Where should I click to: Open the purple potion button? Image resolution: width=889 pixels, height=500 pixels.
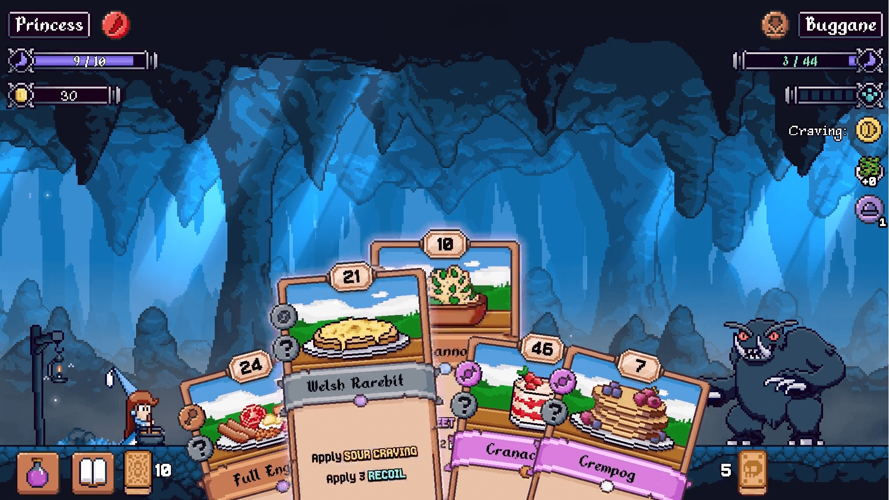(37, 471)
